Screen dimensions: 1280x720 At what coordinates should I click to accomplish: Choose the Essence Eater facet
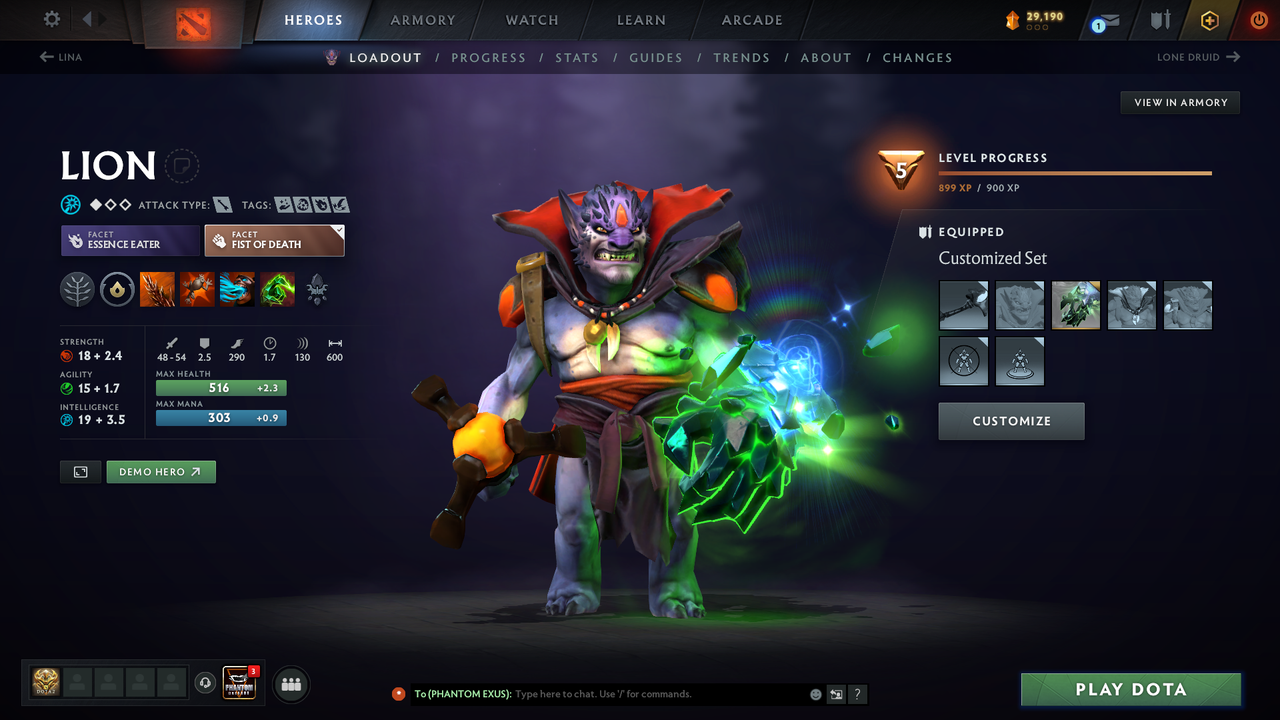click(x=130, y=240)
